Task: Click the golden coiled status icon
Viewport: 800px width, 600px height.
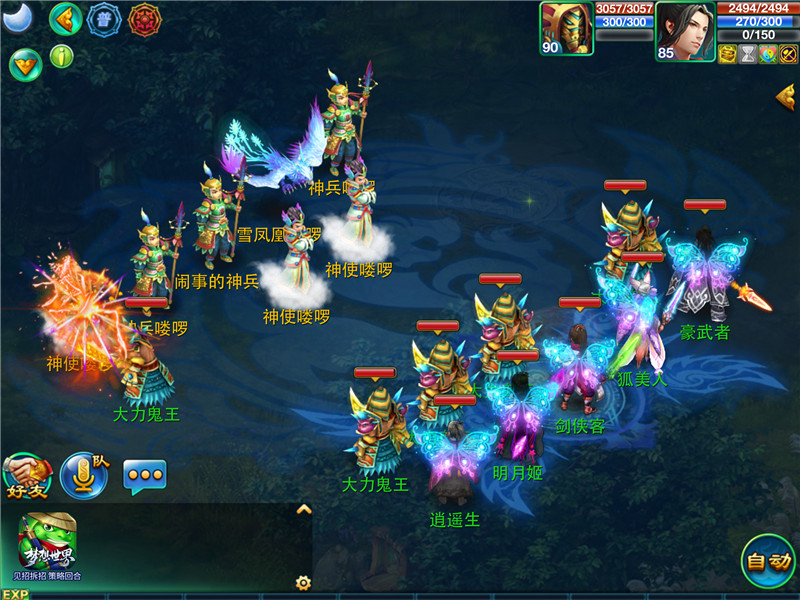Action: tap(727, 54)
